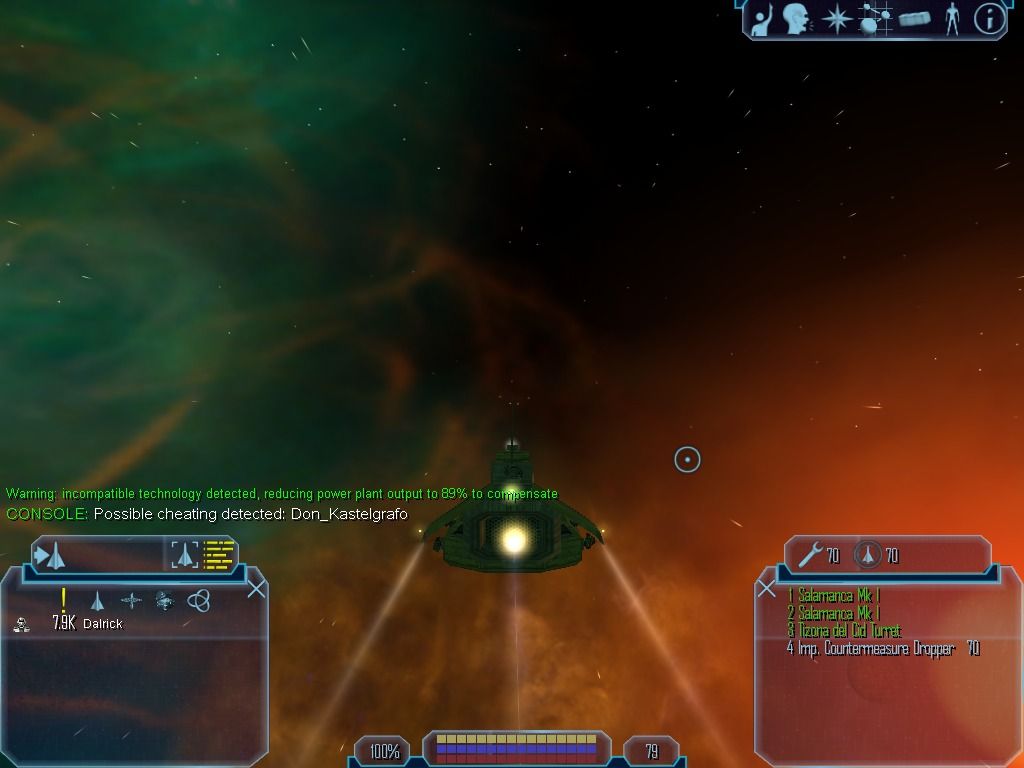1024x768 pixels.
Task: Use nanobots via the wrench icon
Action: coord(810,555)
